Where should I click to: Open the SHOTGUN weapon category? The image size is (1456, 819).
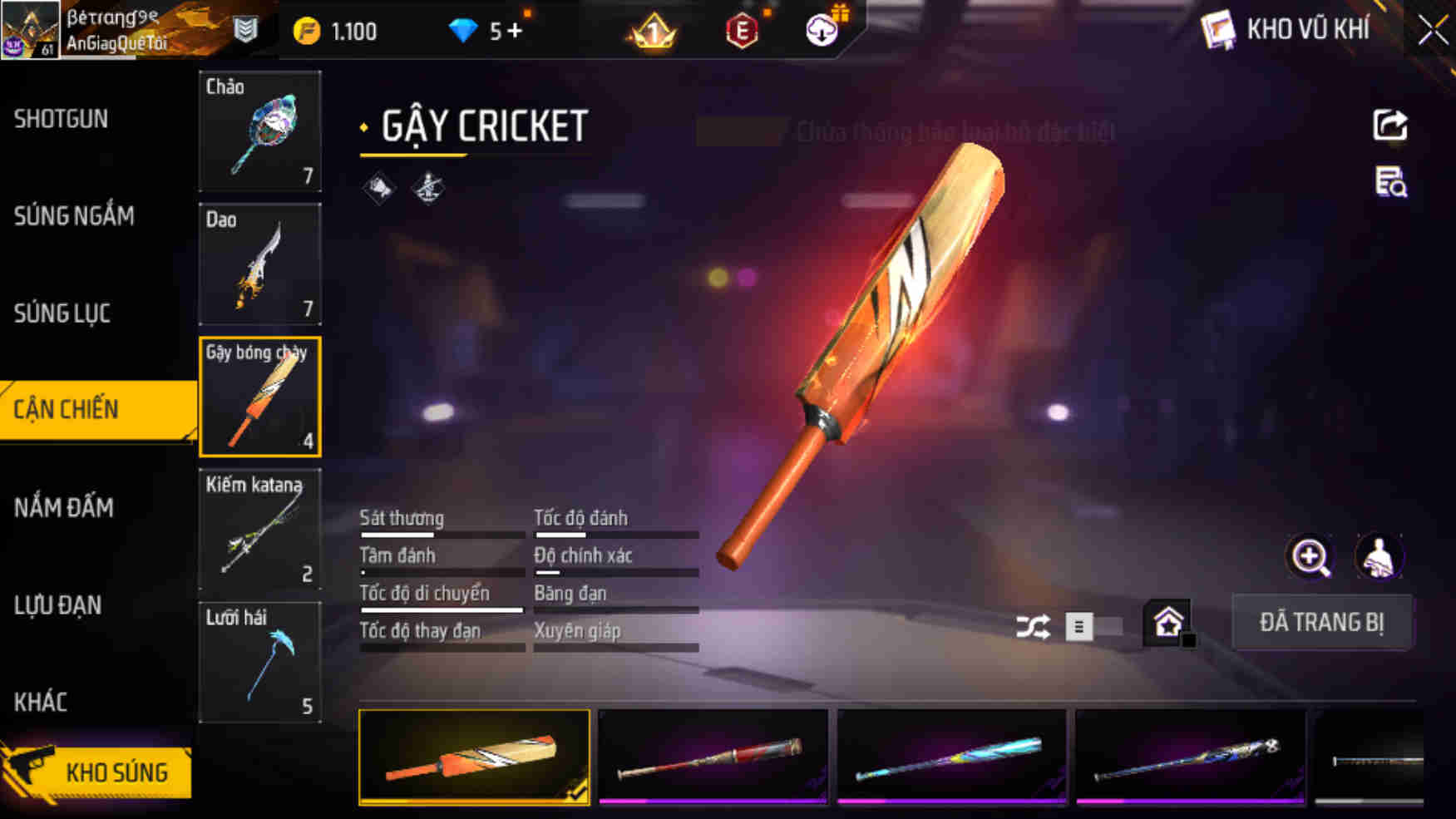[x=60, y=120]
